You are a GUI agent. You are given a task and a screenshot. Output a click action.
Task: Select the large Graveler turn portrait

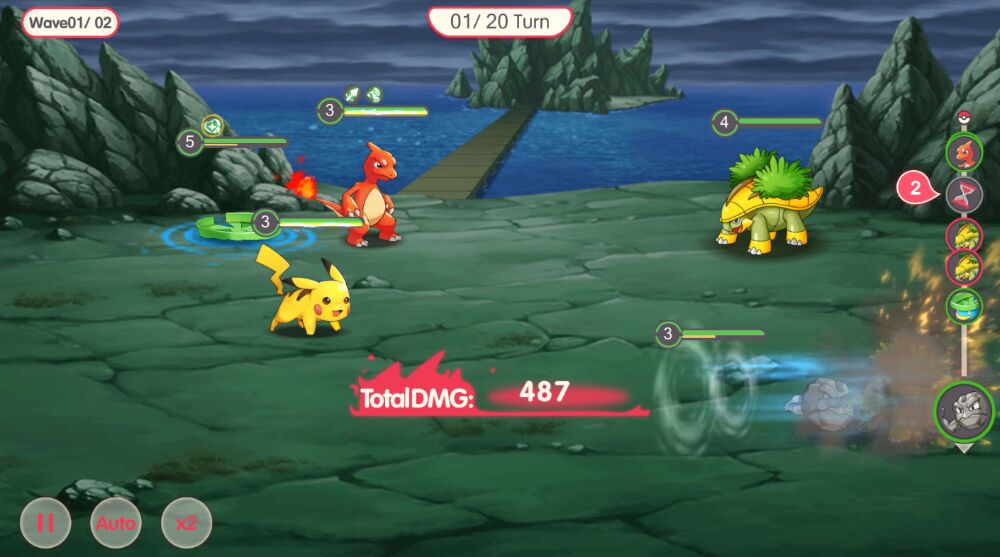coord(964,411)
